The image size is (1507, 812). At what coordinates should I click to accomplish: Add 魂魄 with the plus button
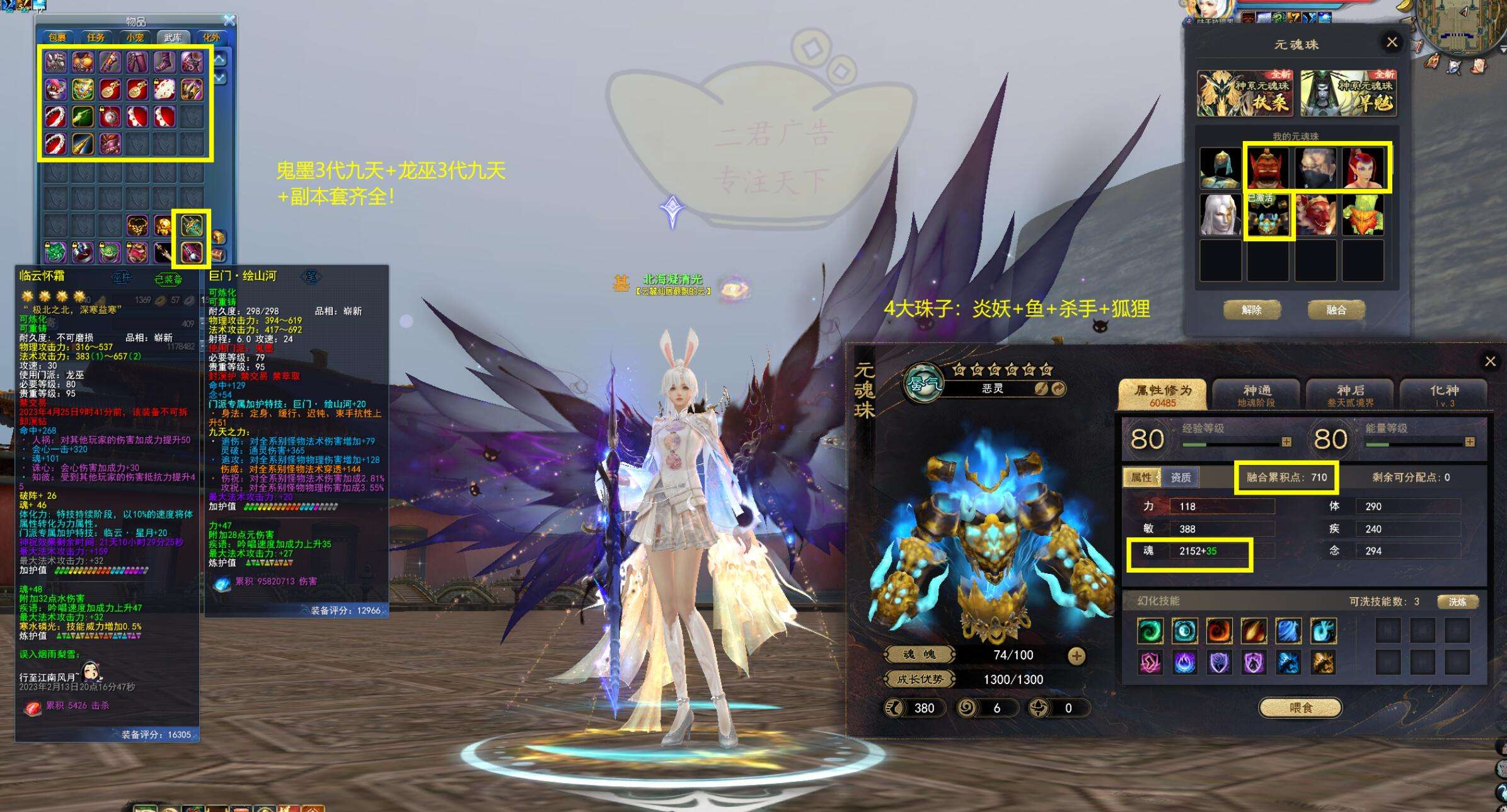coord(1077,656)
